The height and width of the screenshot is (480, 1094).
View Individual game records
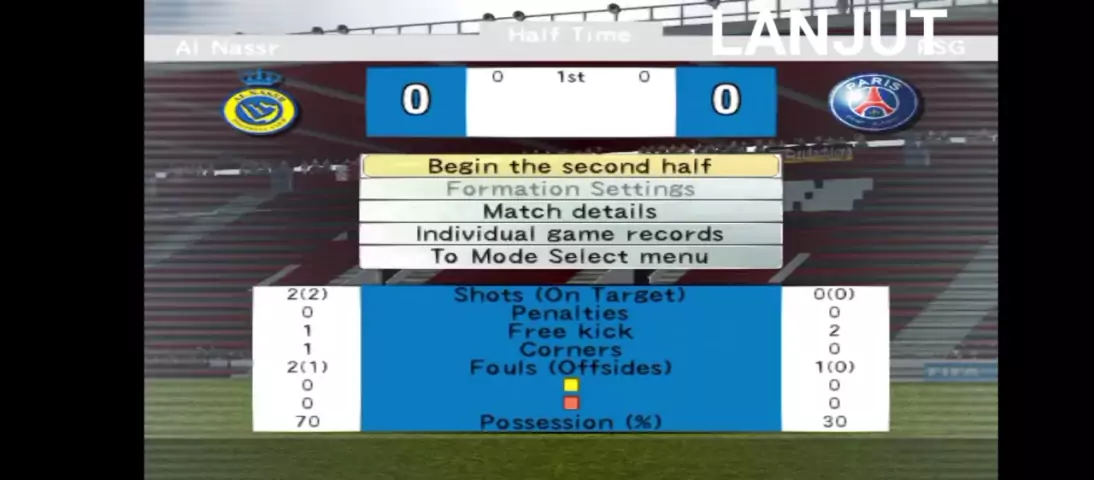click(570, 234)
